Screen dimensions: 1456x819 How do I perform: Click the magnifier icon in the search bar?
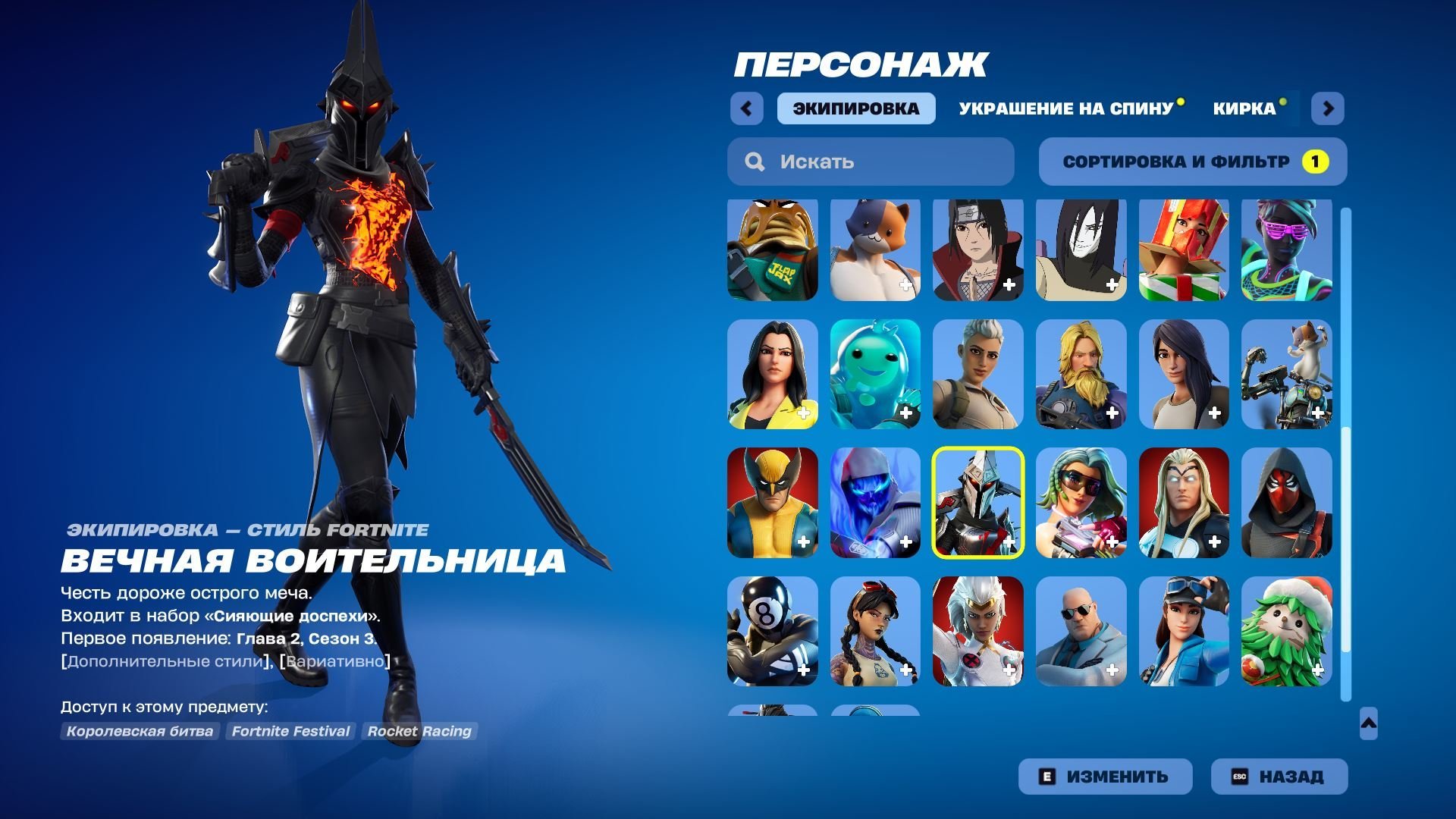click(754, 161)
